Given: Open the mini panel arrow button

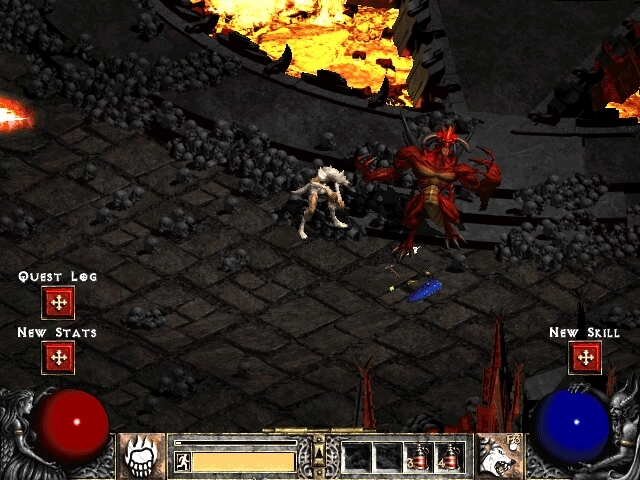Looking at the screenshot, I should tap(320, 458).
